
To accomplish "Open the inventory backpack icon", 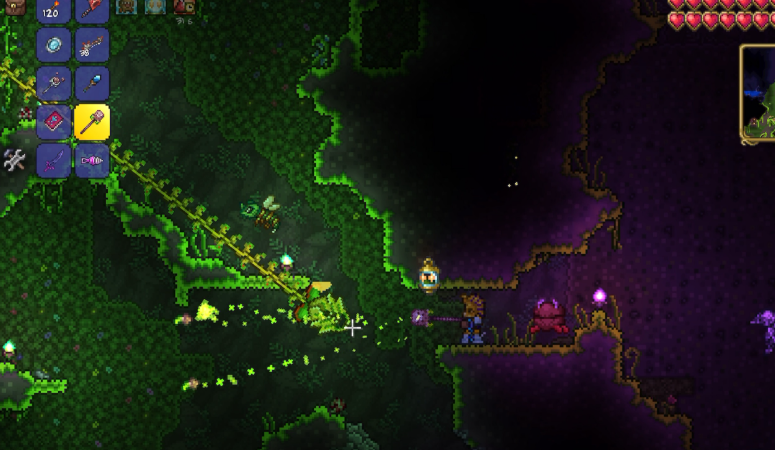I will pyautogui.click(x=14, y=7).
